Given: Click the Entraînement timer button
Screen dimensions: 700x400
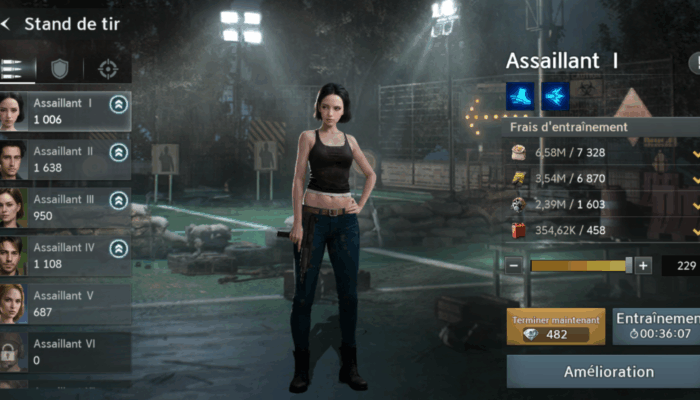Looking at the screenshot, I should [x=656, y=326].
